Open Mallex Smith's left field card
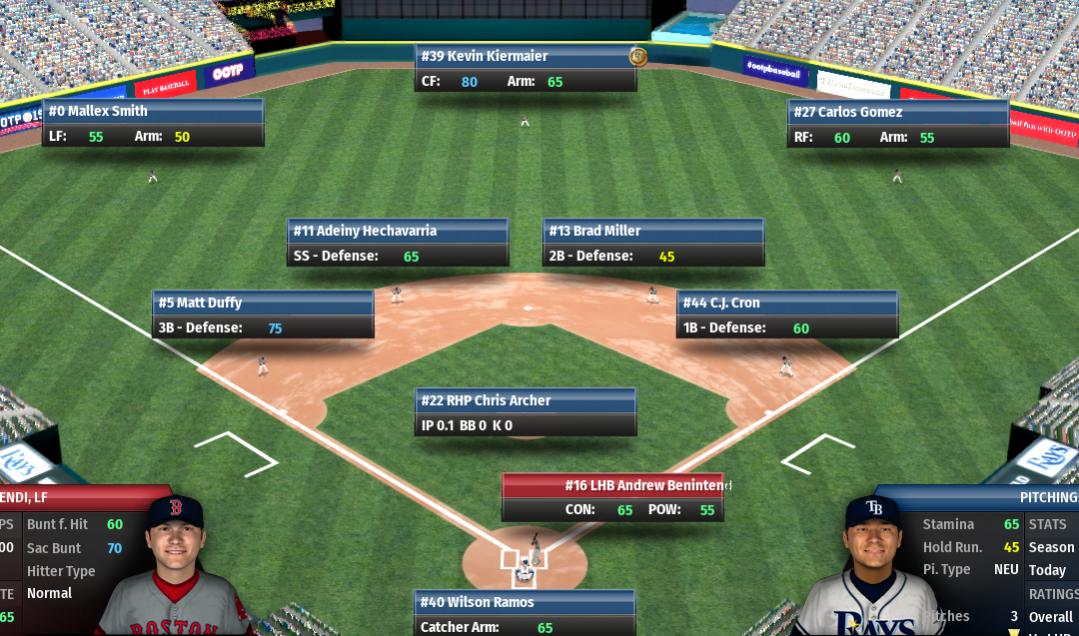The image size is (1079, 636). click(152, 123)
